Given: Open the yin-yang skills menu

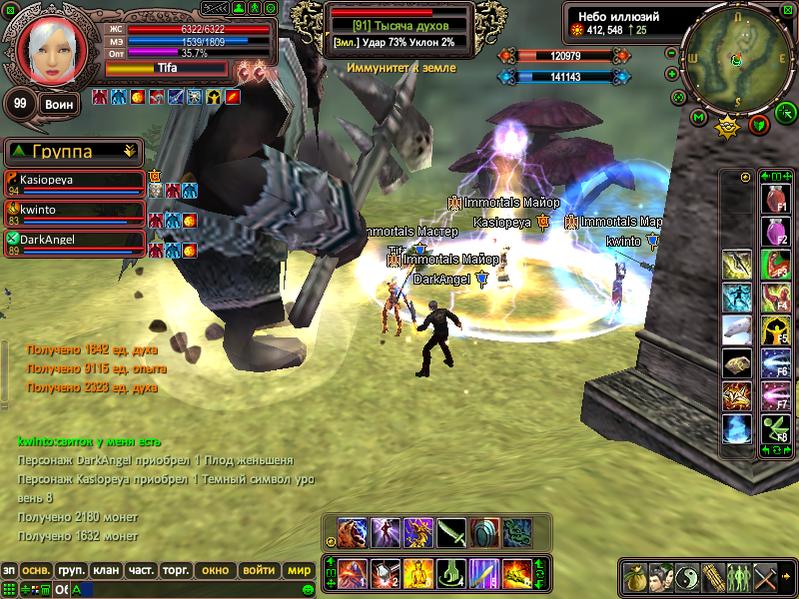Looking at the screenshot, I should point(688,579).
